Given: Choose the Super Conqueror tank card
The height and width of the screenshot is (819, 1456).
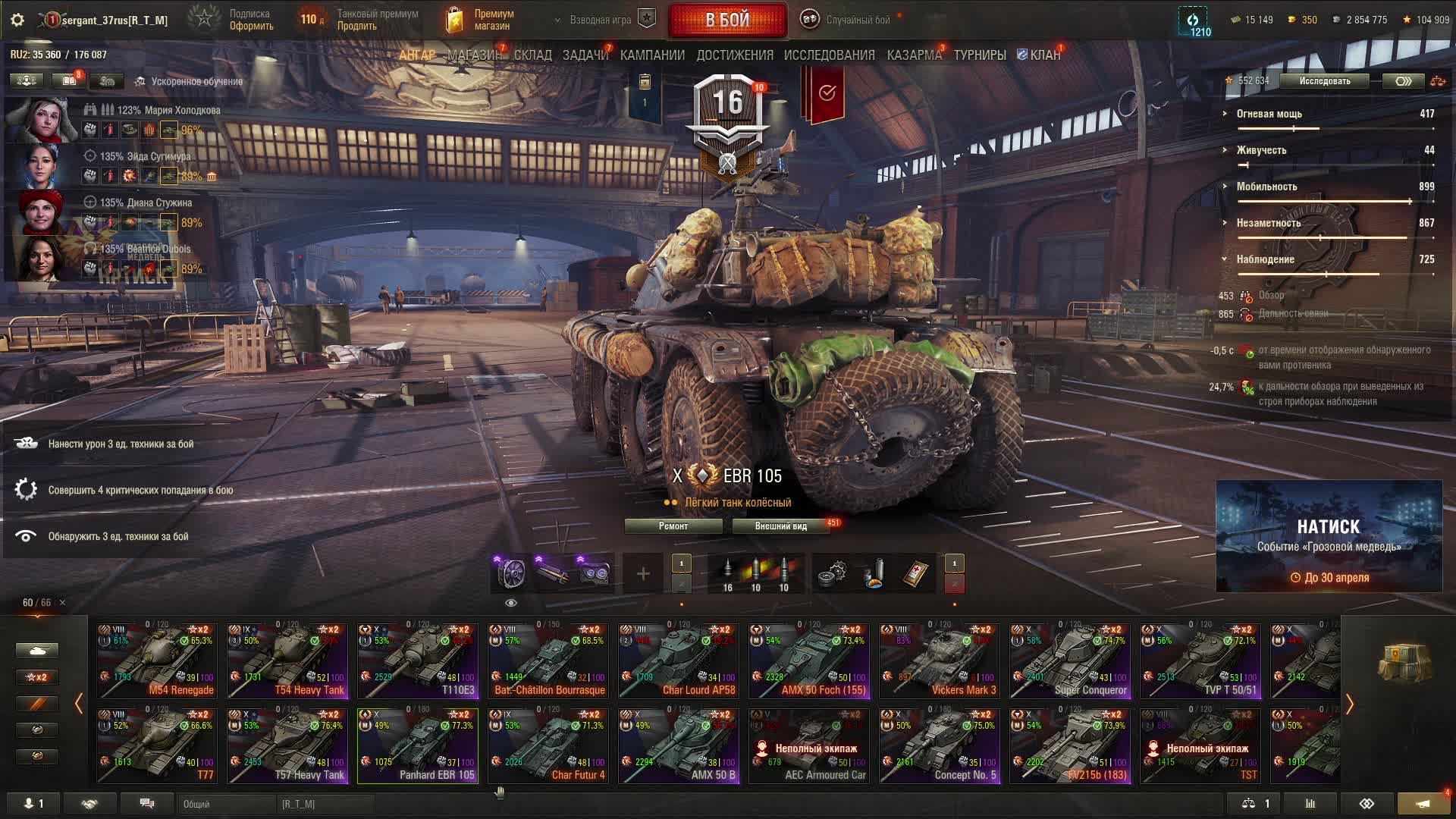Looking at the screenshot, I should pyautogui.click(x=1070, y=661).
